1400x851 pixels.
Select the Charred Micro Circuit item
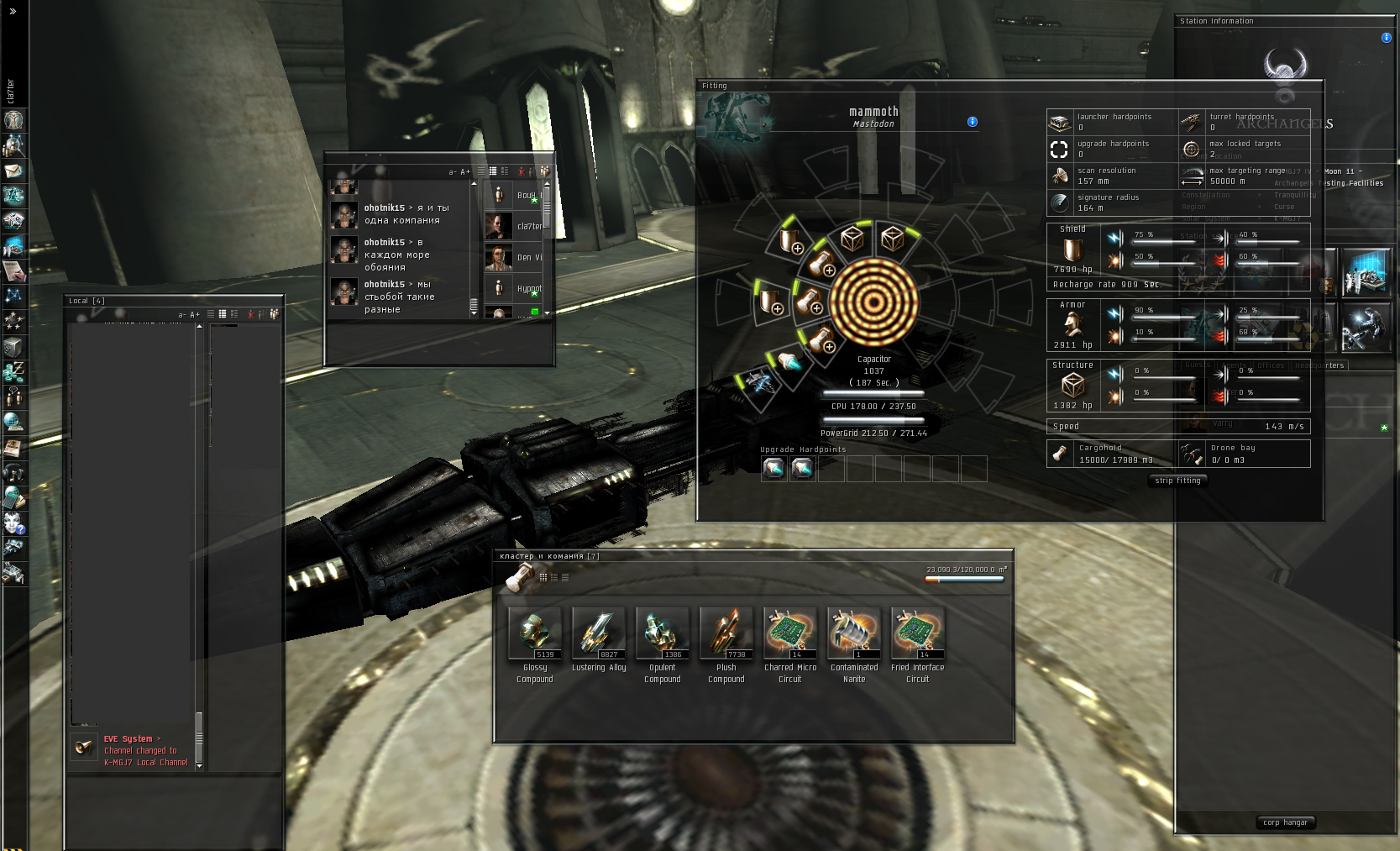790,634
